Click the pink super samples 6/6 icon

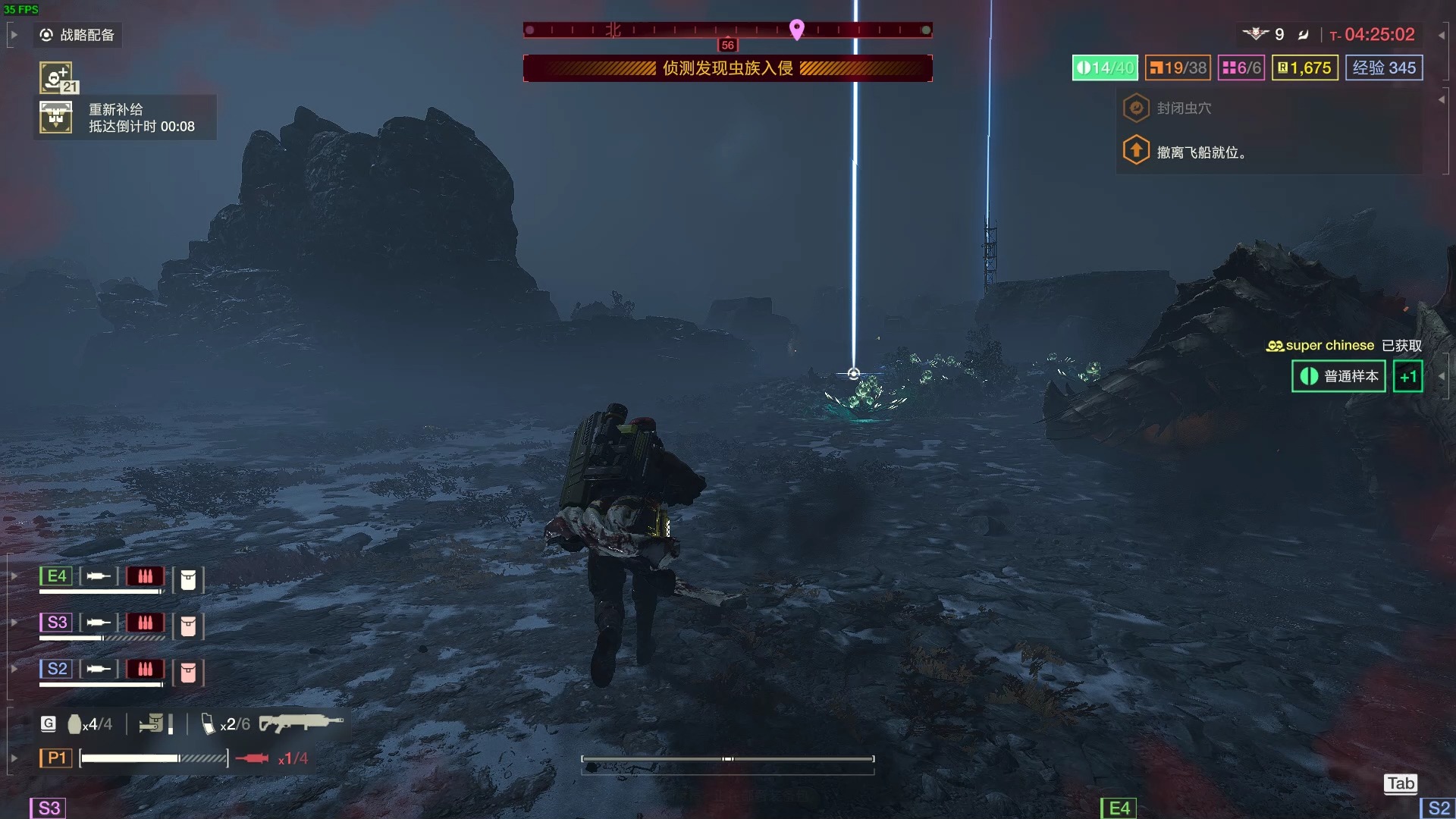click(1228, 67)
